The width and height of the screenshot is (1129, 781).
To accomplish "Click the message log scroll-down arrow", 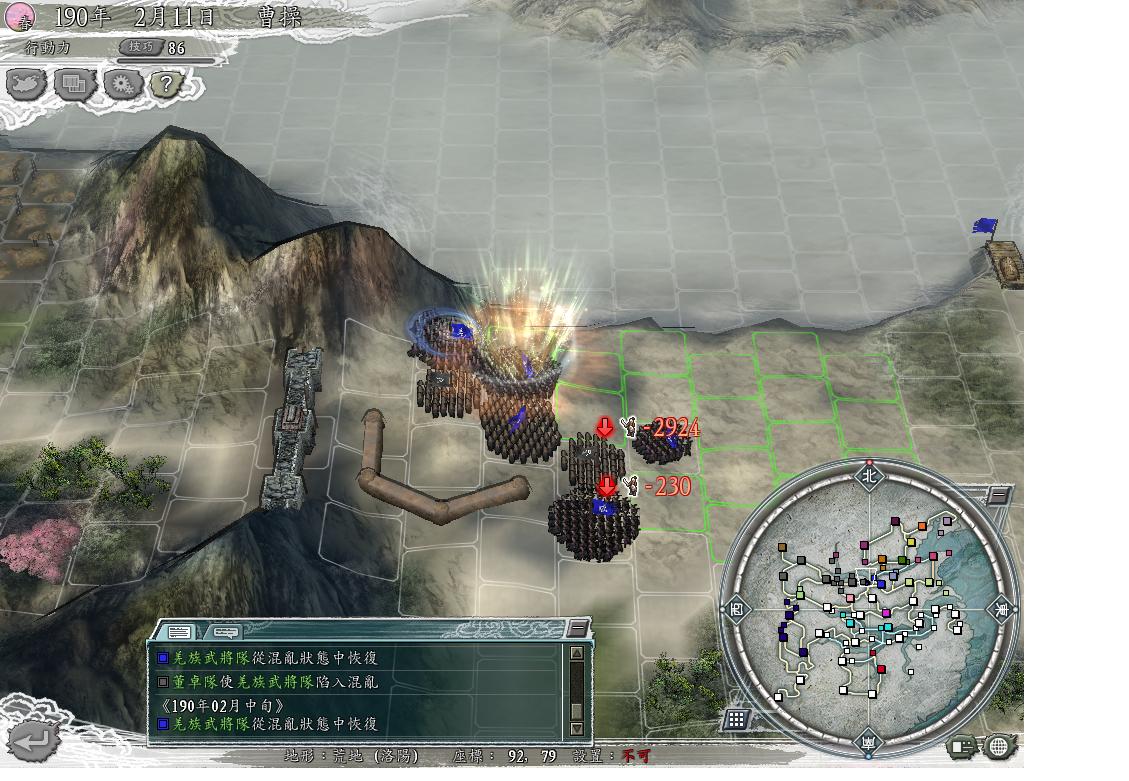I will coord(576,729).
